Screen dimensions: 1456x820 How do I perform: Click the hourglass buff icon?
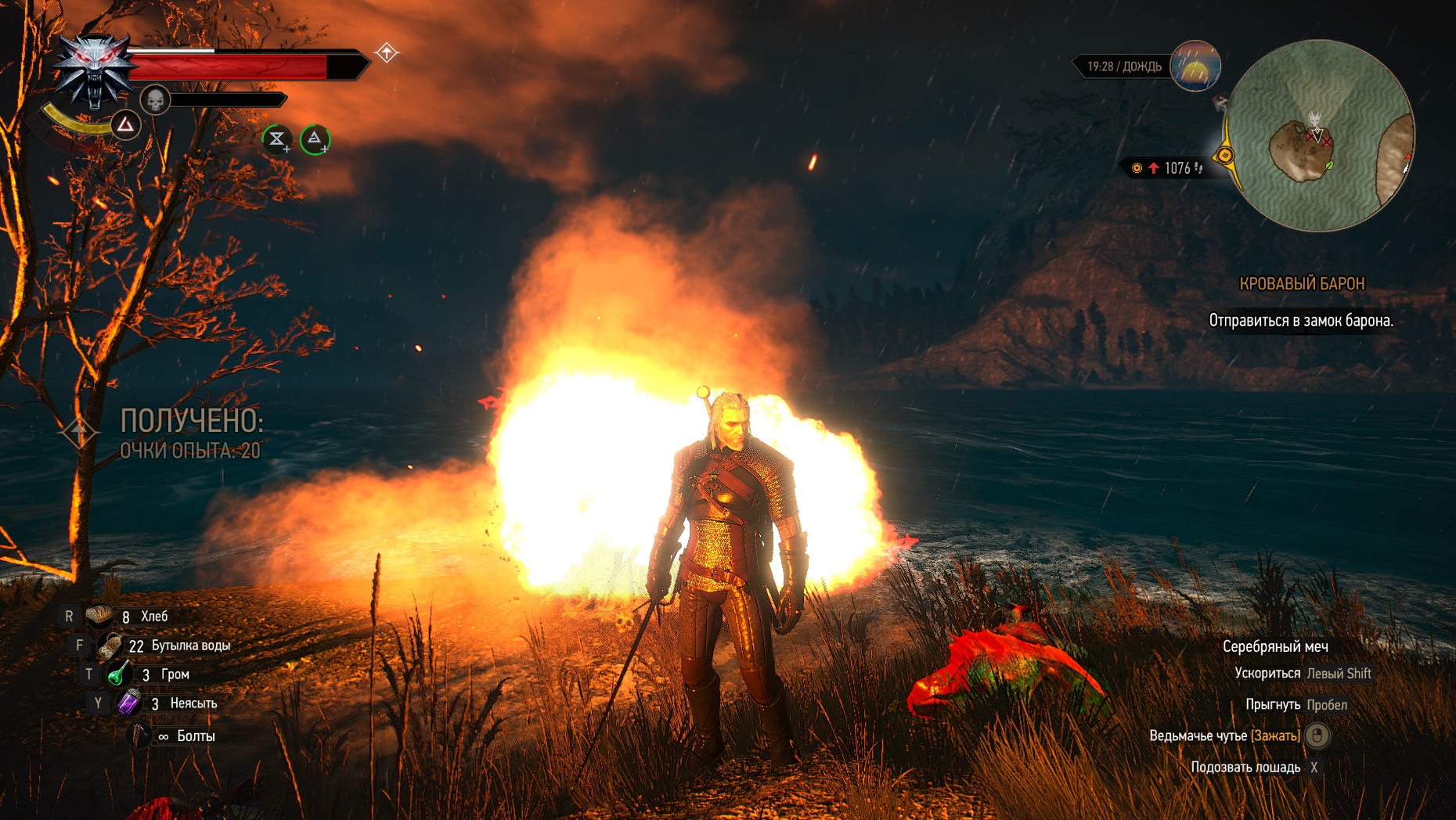coord(276,139)
